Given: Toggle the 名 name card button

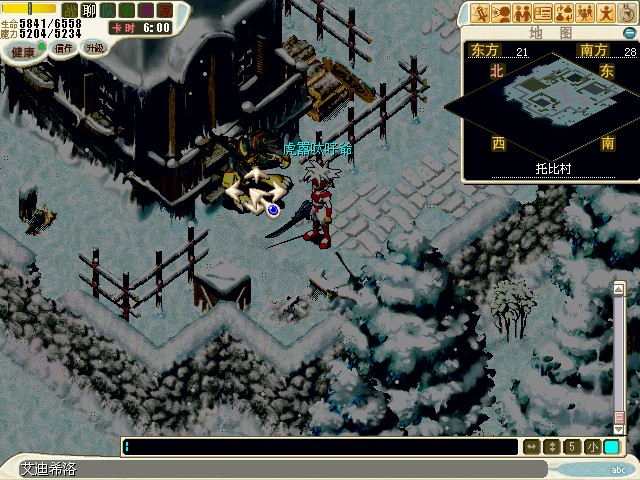Looking at the screenshot, I should point(124,10).
